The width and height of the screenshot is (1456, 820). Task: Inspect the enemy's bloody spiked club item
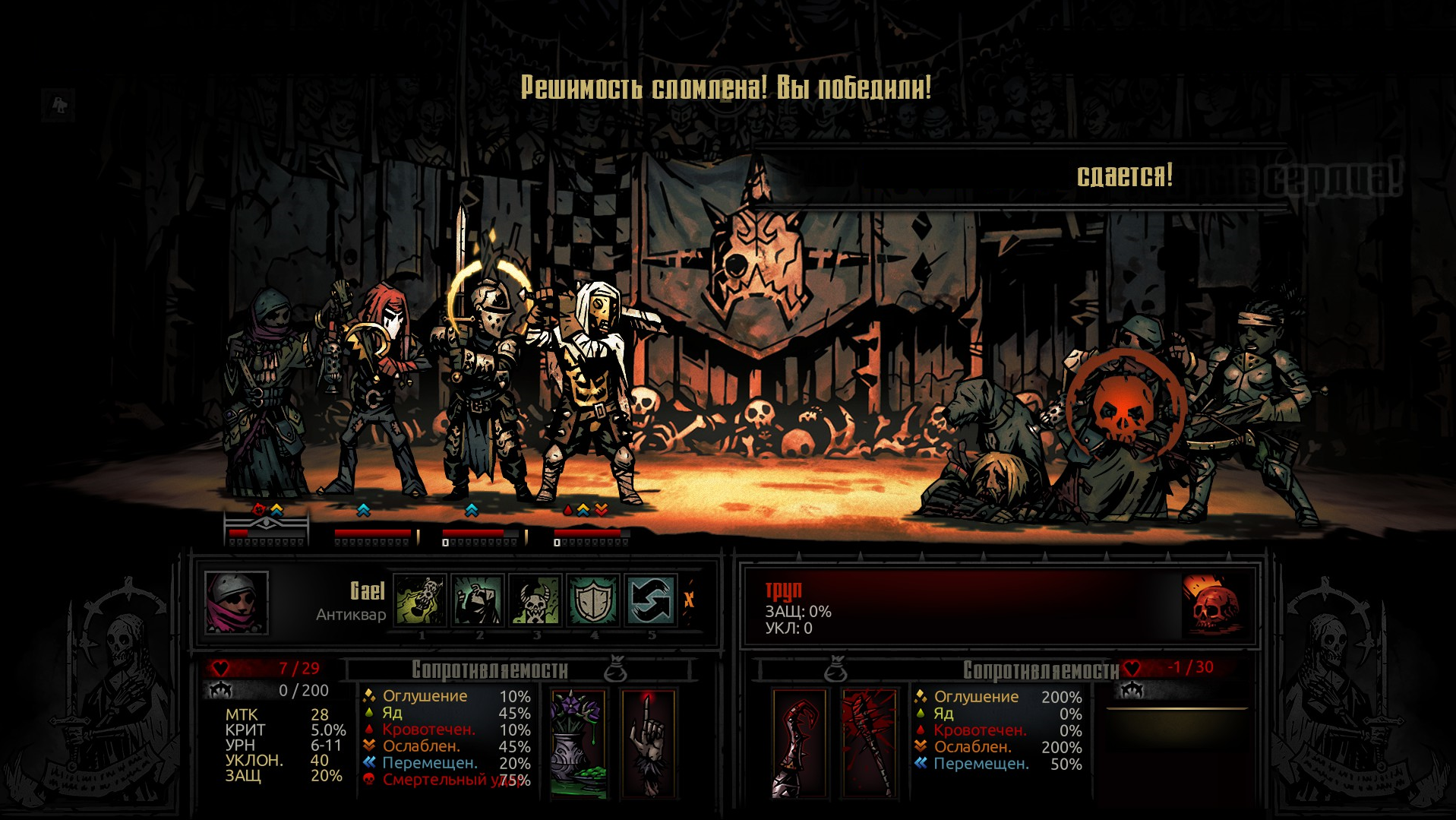pos(869,743)
